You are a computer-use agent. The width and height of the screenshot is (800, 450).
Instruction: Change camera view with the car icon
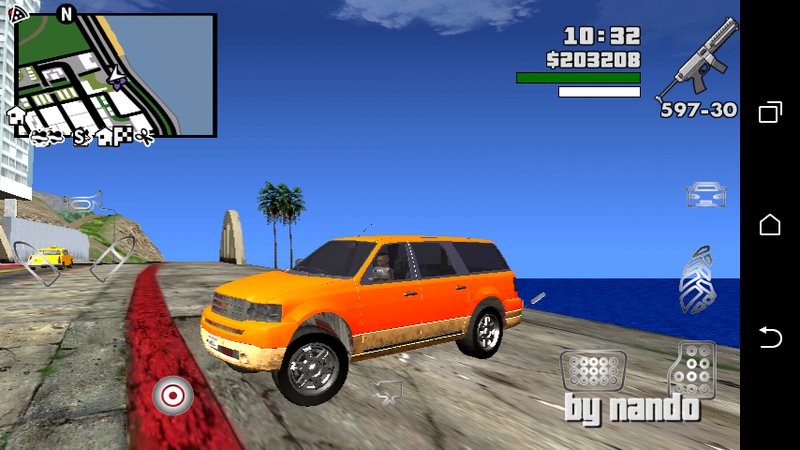click(x=706, y=193)
